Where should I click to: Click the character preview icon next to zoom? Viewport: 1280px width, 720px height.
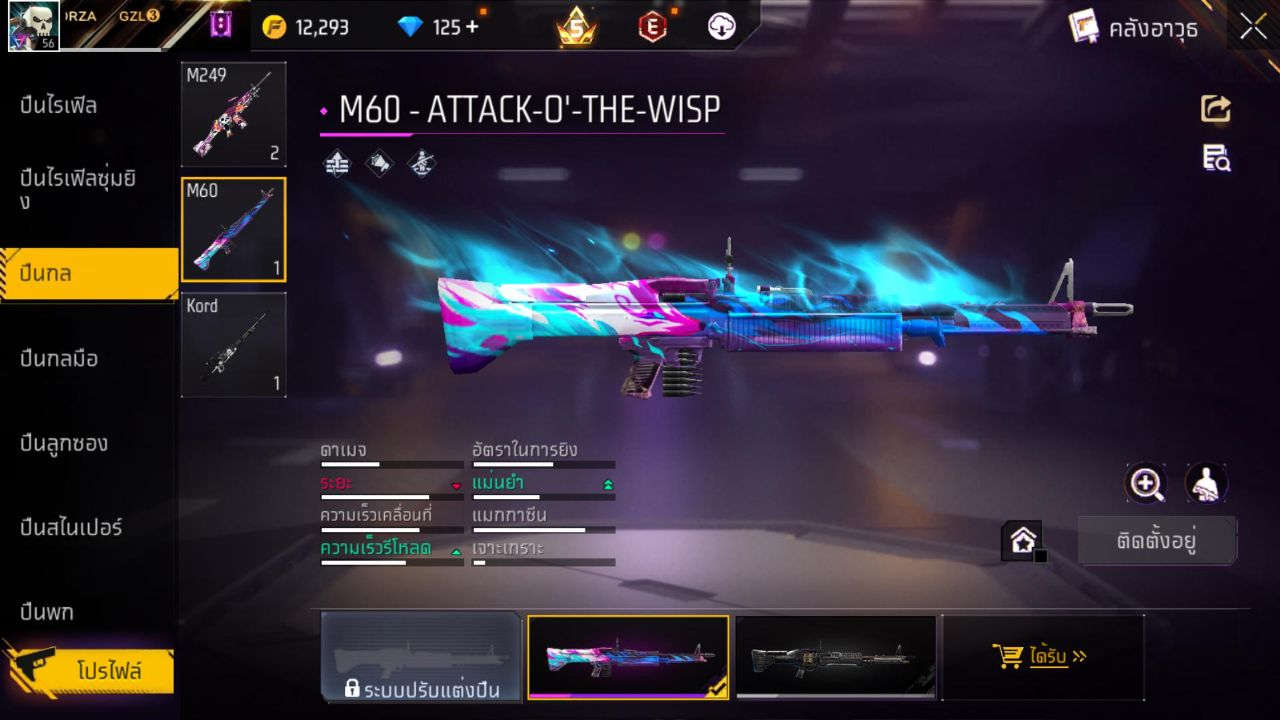click(x=1205, y=484)
